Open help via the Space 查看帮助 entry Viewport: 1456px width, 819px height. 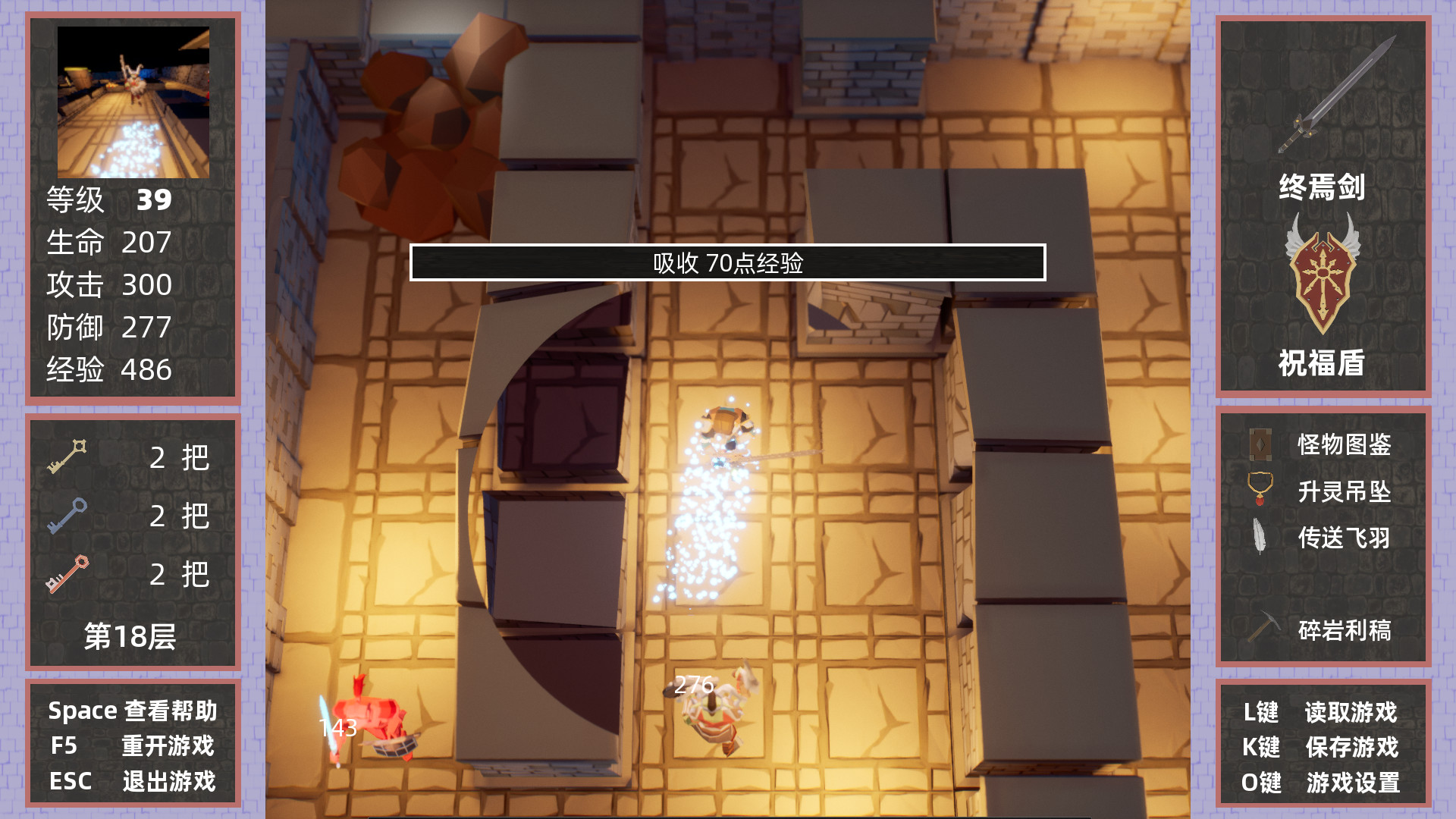pyautogui.click(x=133, y=711)
